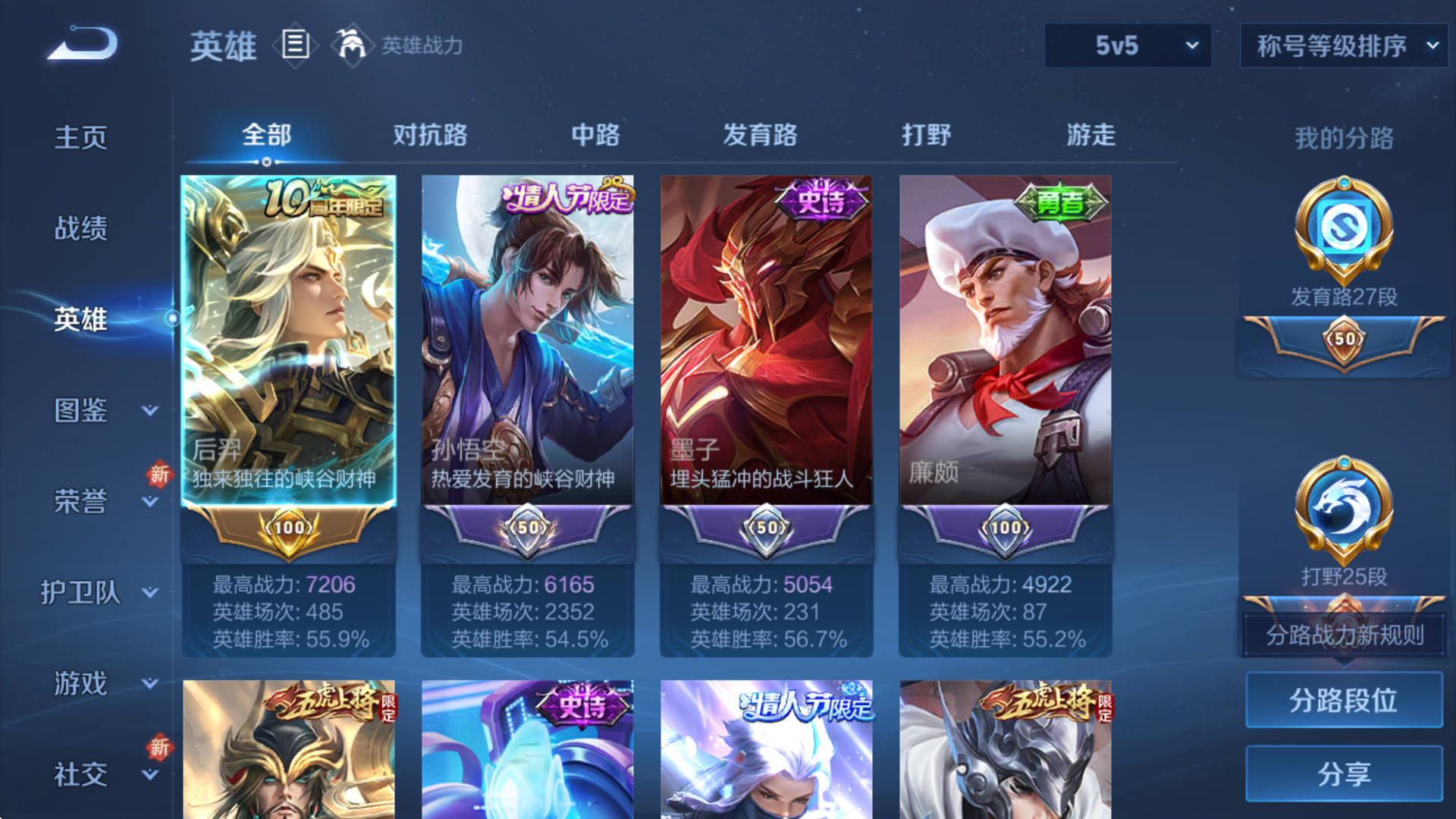
Task: Select the 孙悟空 hero card
Action: (527, 341)
